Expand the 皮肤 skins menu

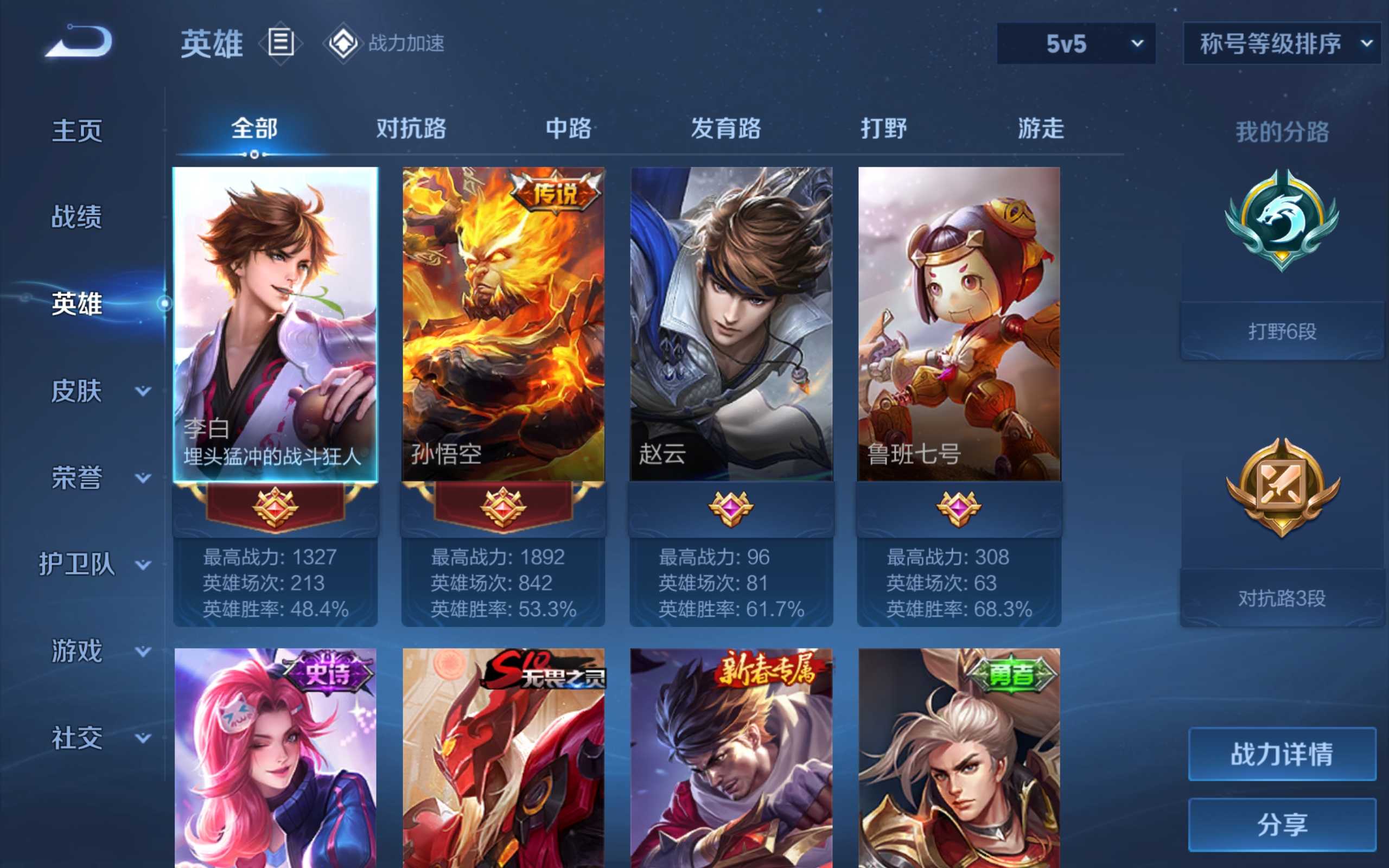[x=98, y=392]
